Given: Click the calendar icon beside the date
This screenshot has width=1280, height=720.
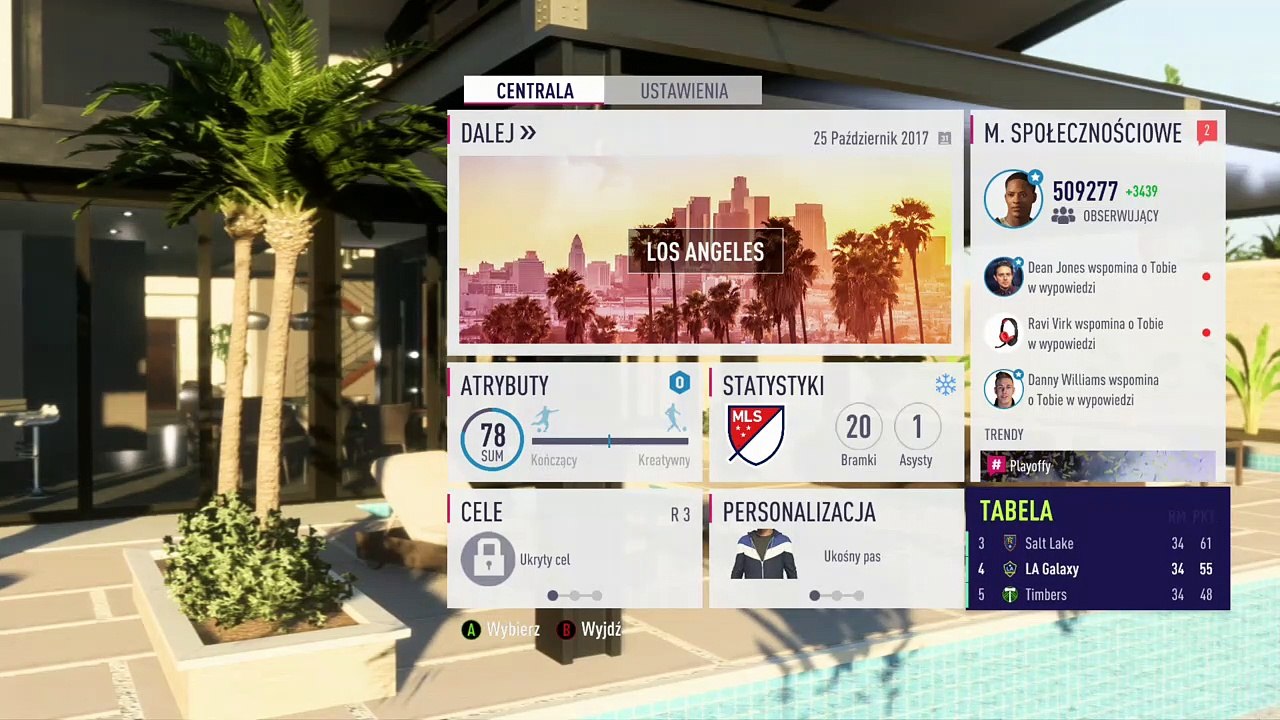Looking at the screenshot, I should pyautogui.click(x=944, y=139).
